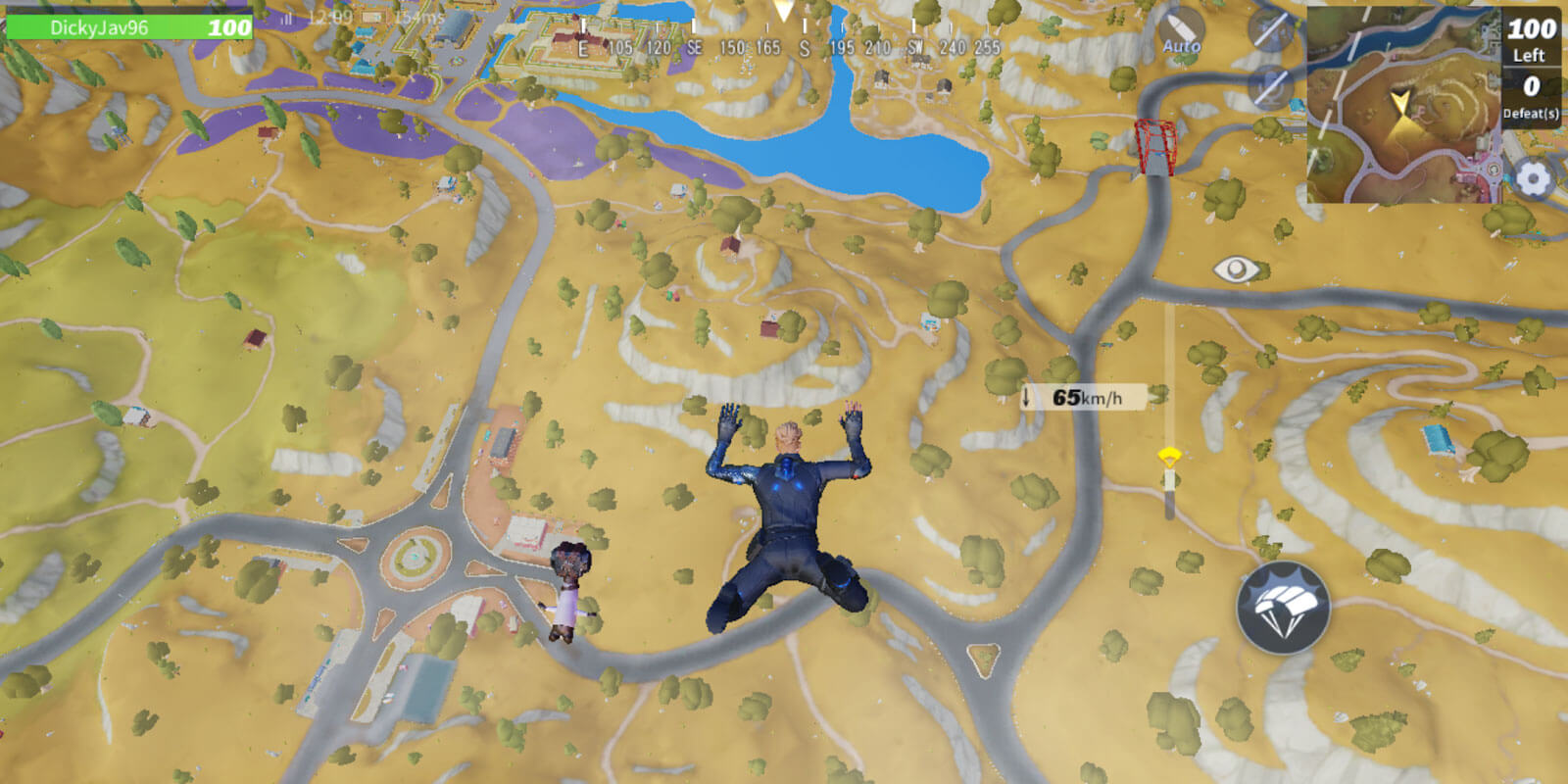
Task: Tap the player arrow on the minimap
Action: point(1400,101)
